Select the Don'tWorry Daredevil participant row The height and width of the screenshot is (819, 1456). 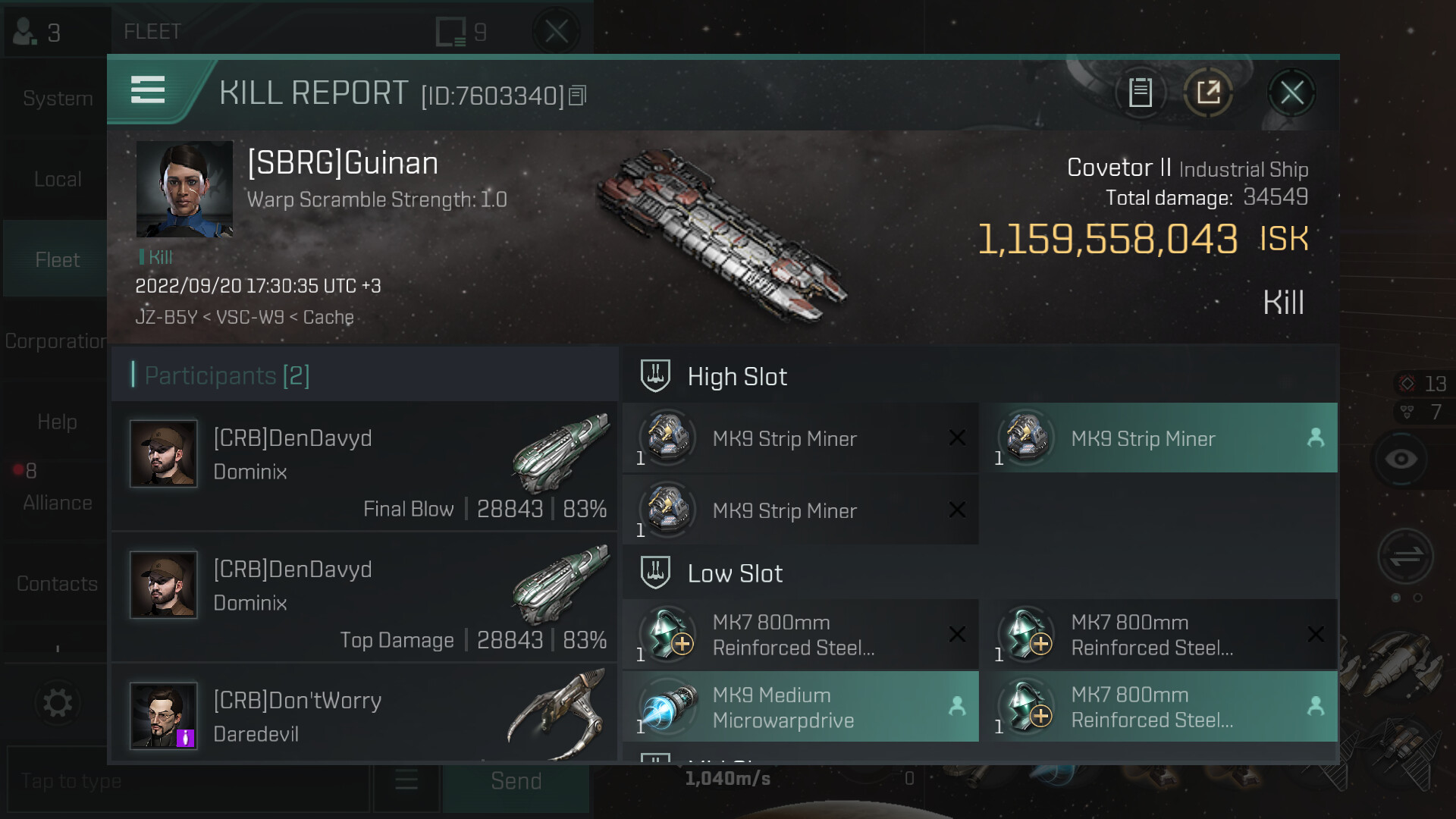[x=365, y=715]
